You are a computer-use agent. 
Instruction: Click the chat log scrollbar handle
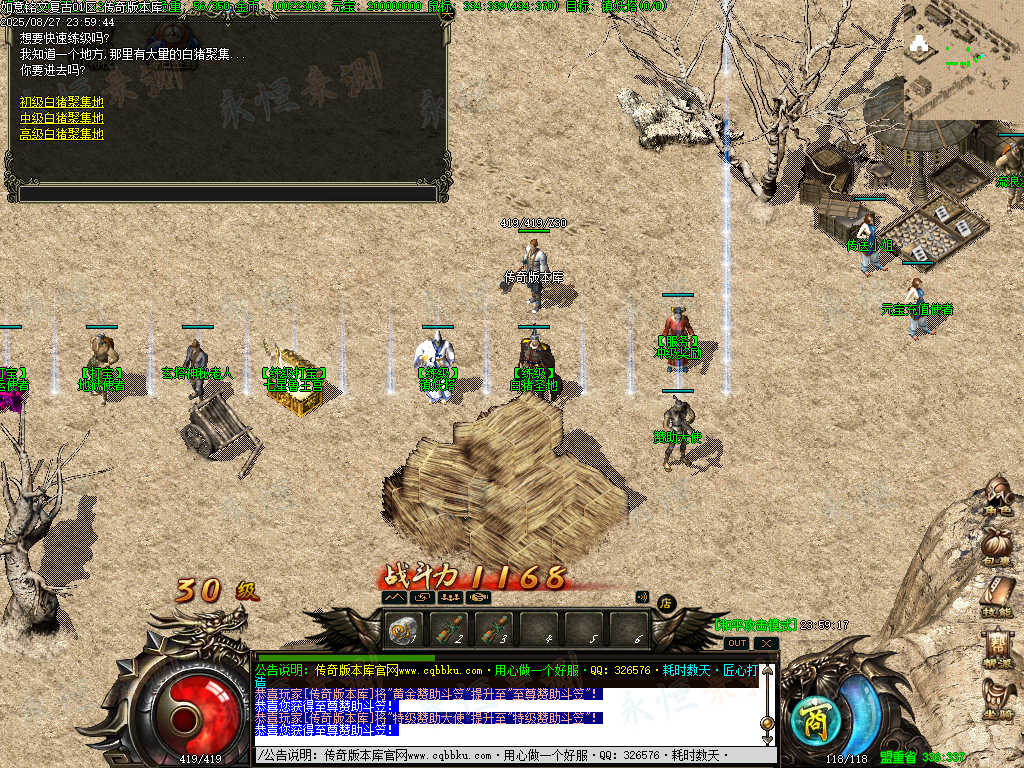pos(767,722)
